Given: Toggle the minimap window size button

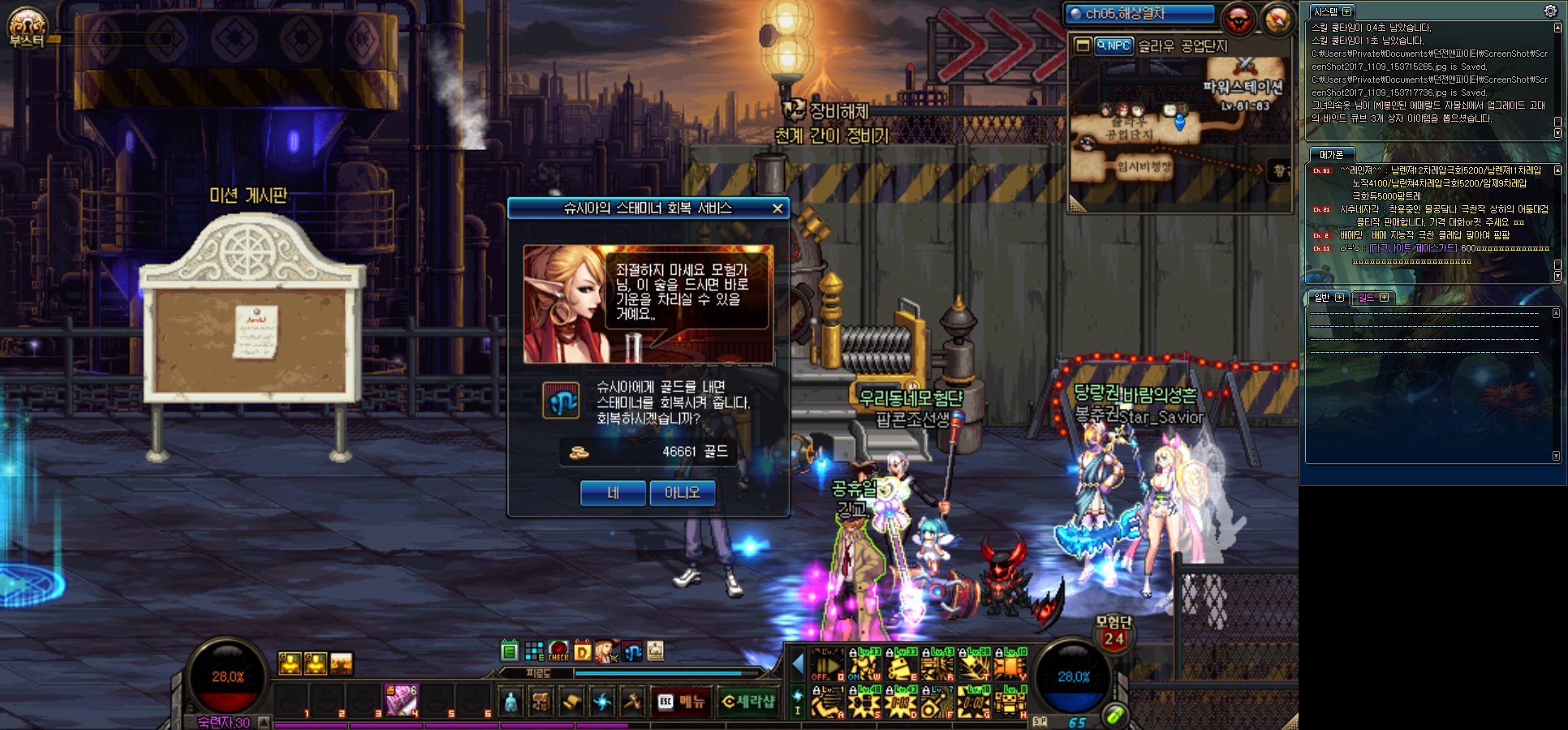Looking at the screenshot, I should tap(1083, 46).
